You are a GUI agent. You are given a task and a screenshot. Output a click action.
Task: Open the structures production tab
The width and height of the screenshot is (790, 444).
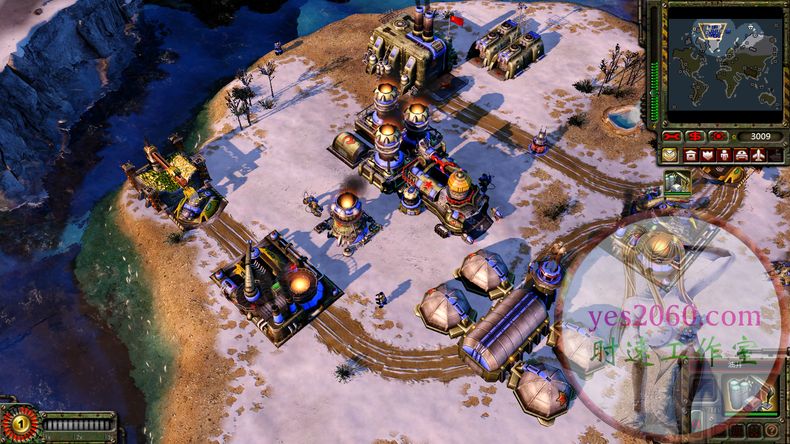tap(691, 155)
